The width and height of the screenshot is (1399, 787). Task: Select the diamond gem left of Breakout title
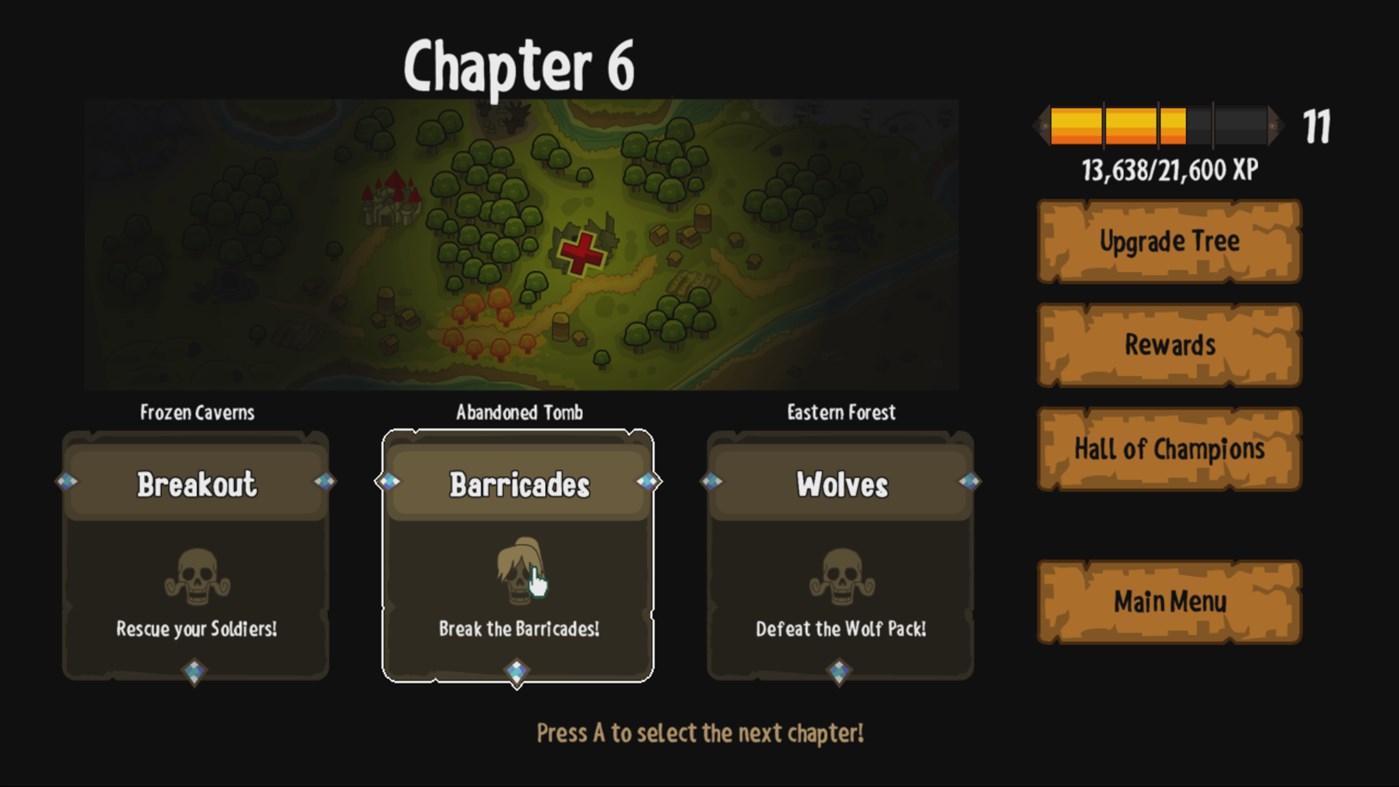[x=67, y=481]
